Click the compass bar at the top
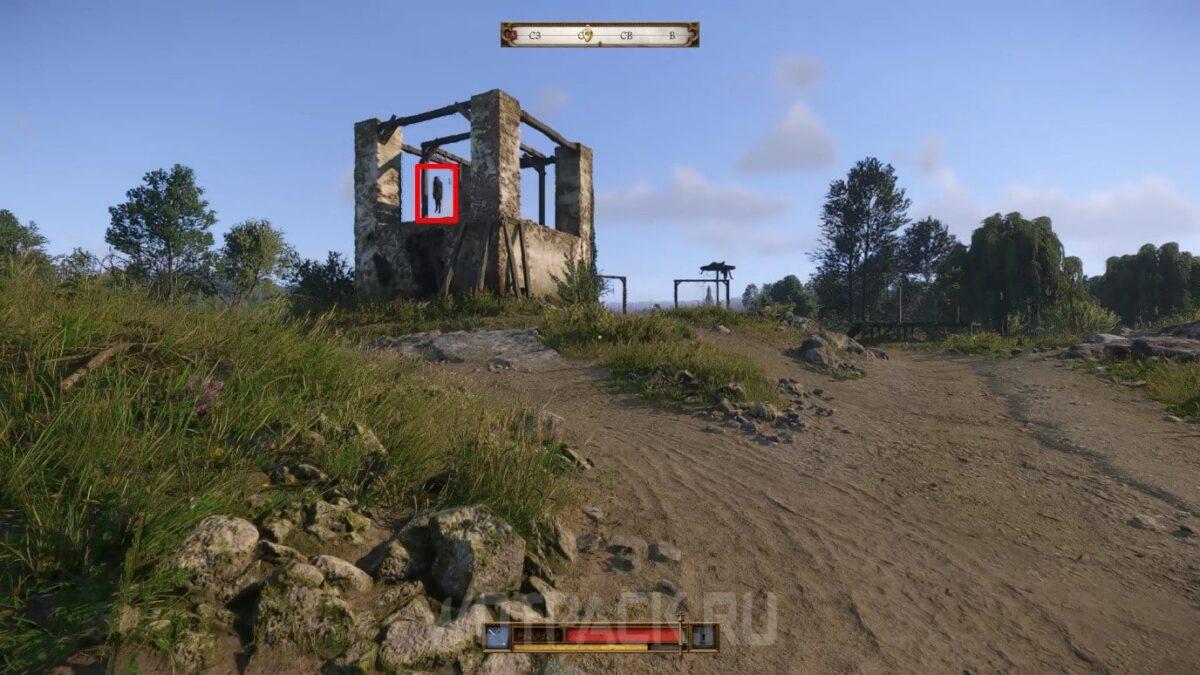1200x675 pixels. point(599,35)
